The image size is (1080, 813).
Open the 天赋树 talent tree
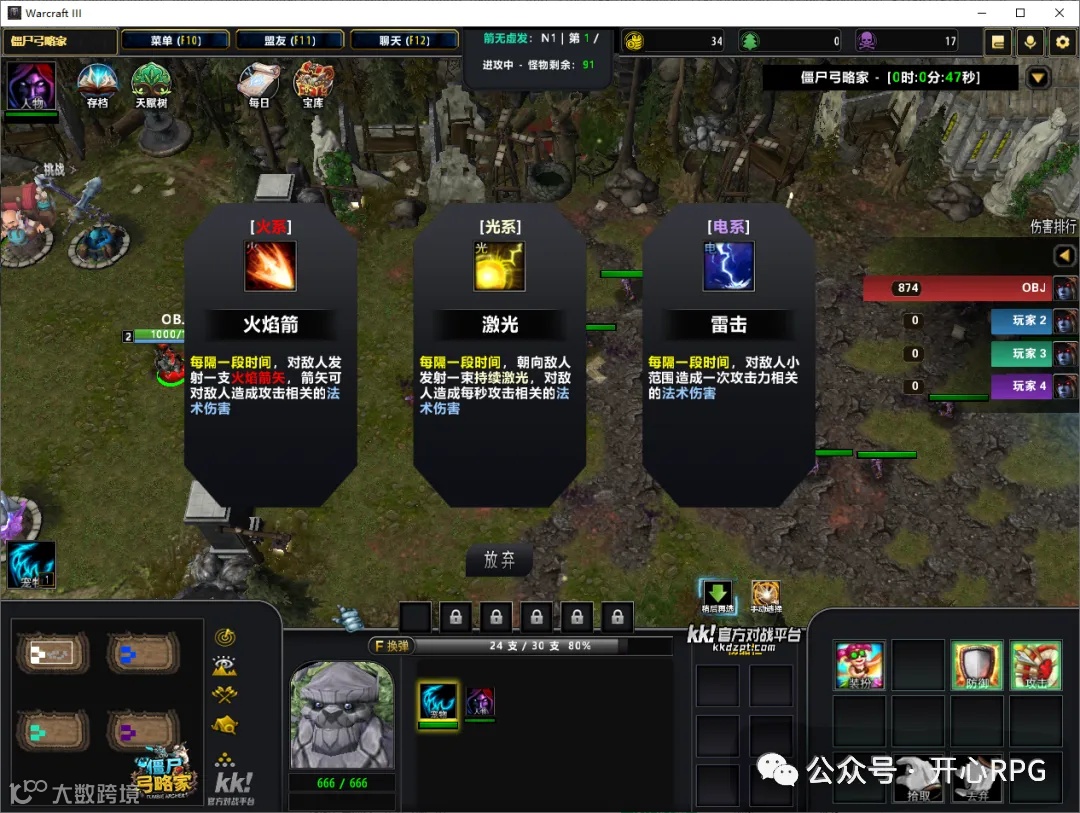click(x=151, y=82)
